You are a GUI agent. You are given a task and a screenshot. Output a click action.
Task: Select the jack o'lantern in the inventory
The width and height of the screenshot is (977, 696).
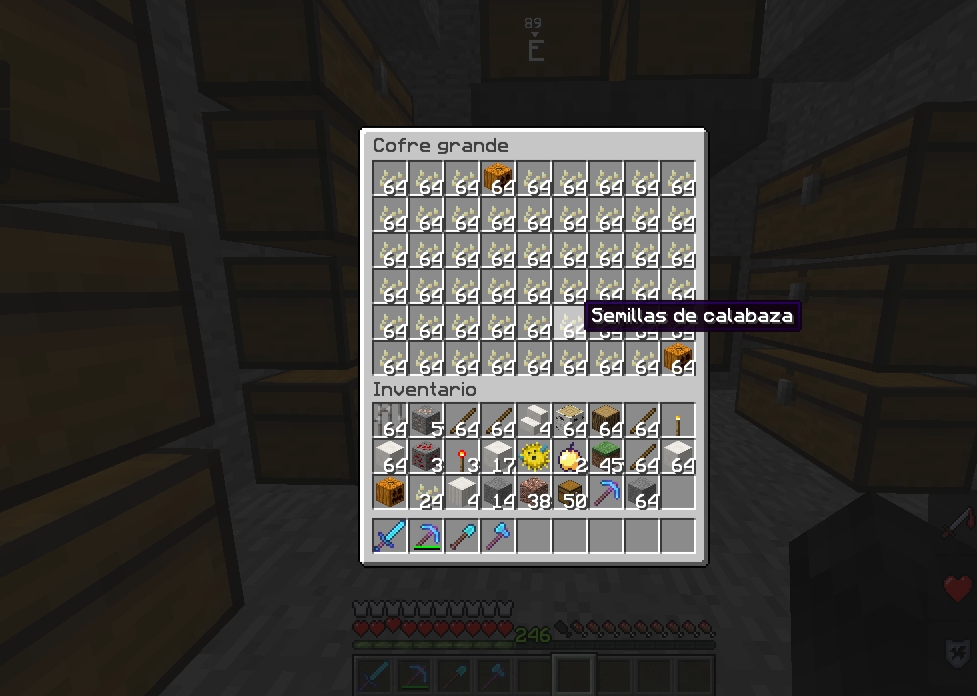coord(390,493)
